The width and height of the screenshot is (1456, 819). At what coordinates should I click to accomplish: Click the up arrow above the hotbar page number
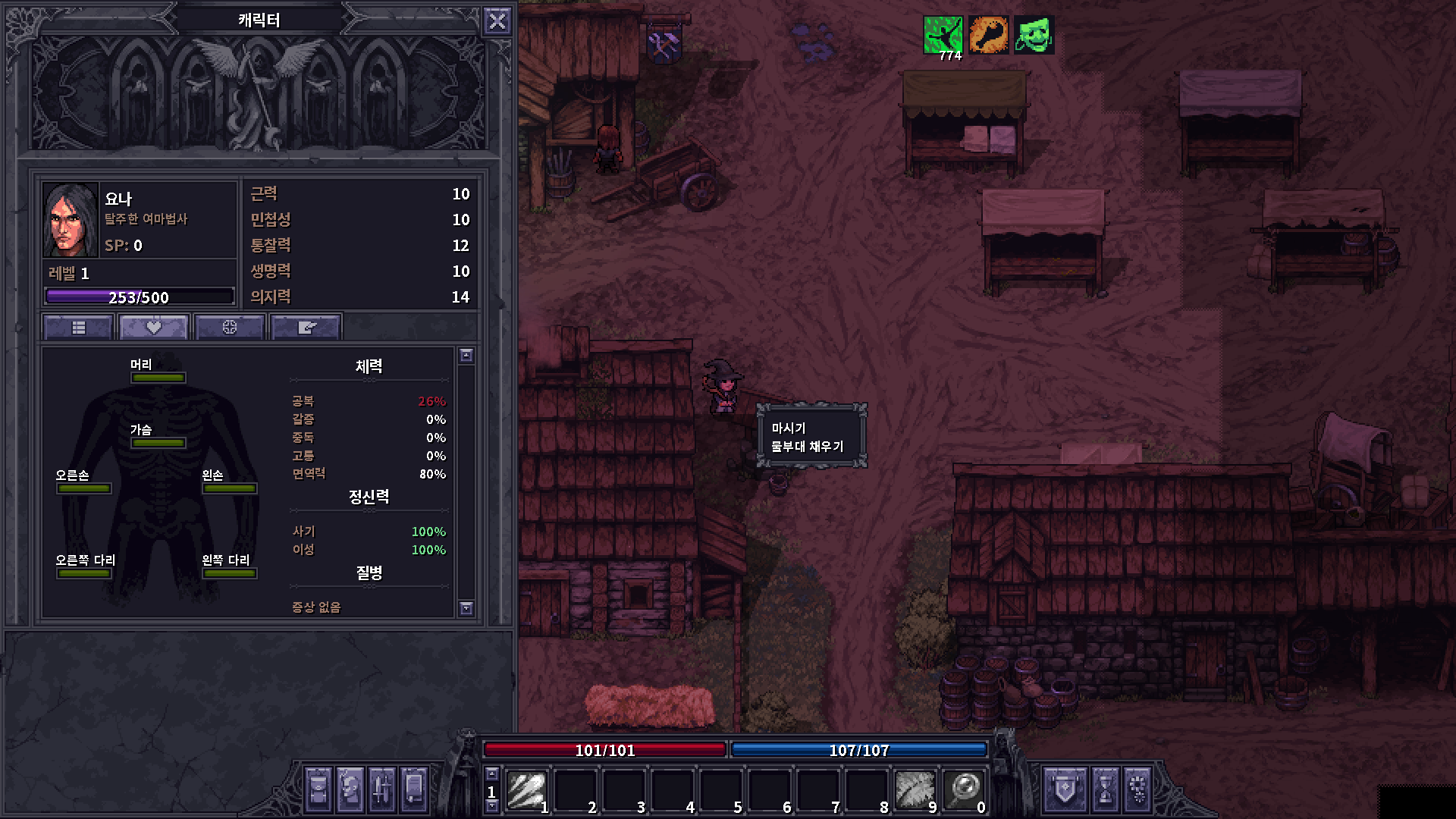(493, 775)
